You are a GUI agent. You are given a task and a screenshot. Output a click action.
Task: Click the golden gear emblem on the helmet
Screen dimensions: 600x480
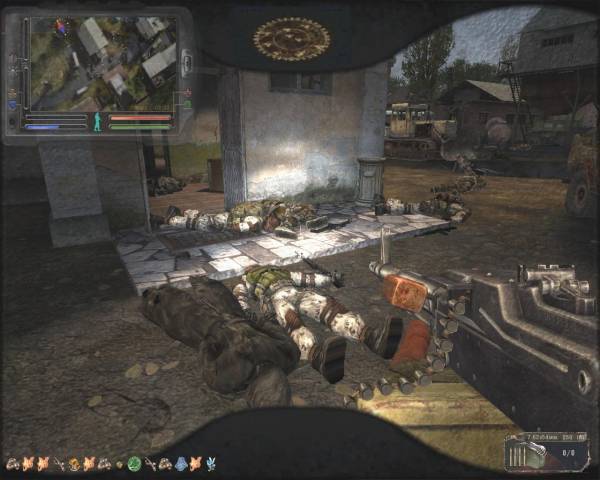pyautogui.click(x=291, y=39)
